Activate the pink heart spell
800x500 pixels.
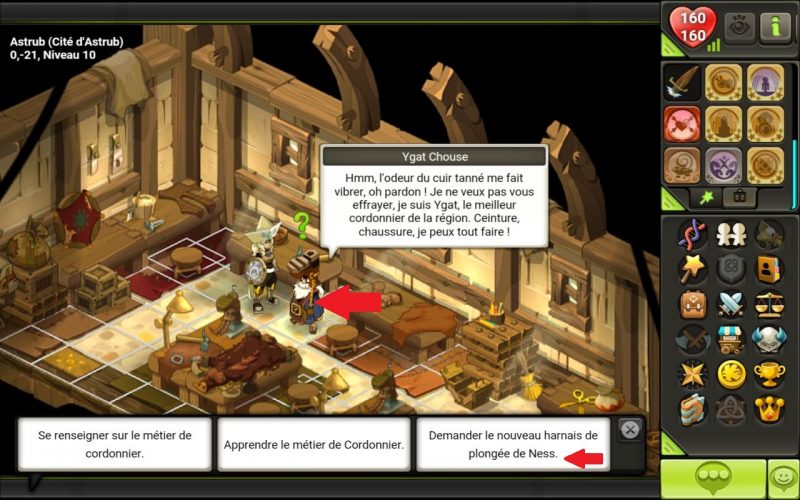coord(683,124)
